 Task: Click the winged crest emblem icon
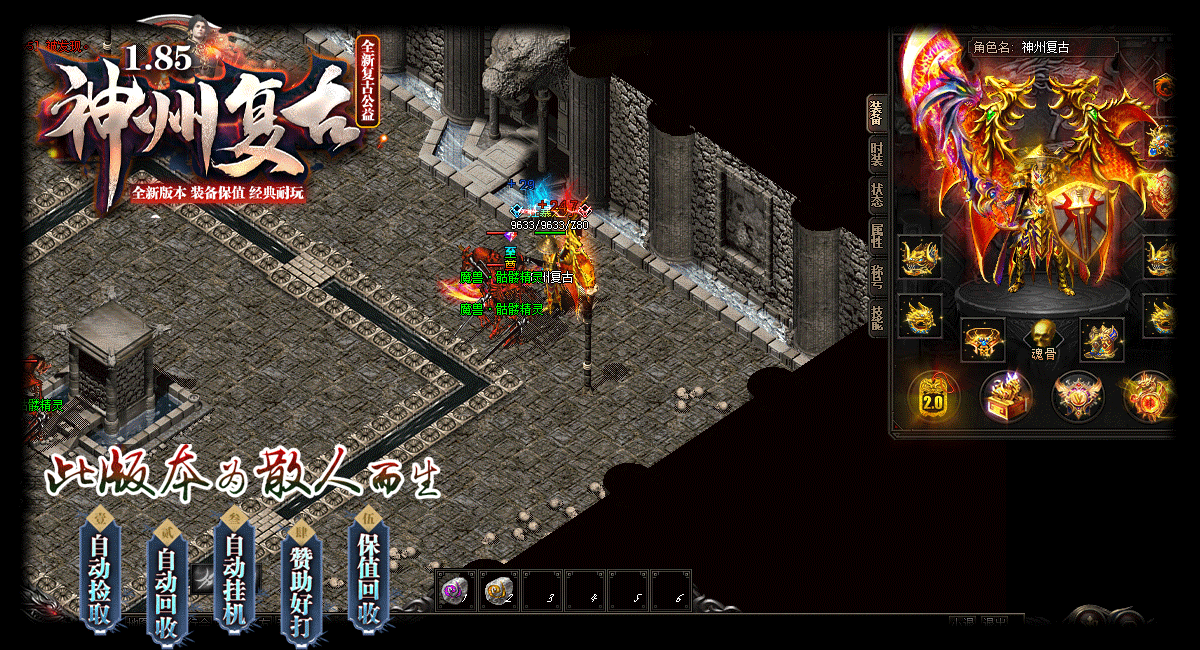(1078, 396)
